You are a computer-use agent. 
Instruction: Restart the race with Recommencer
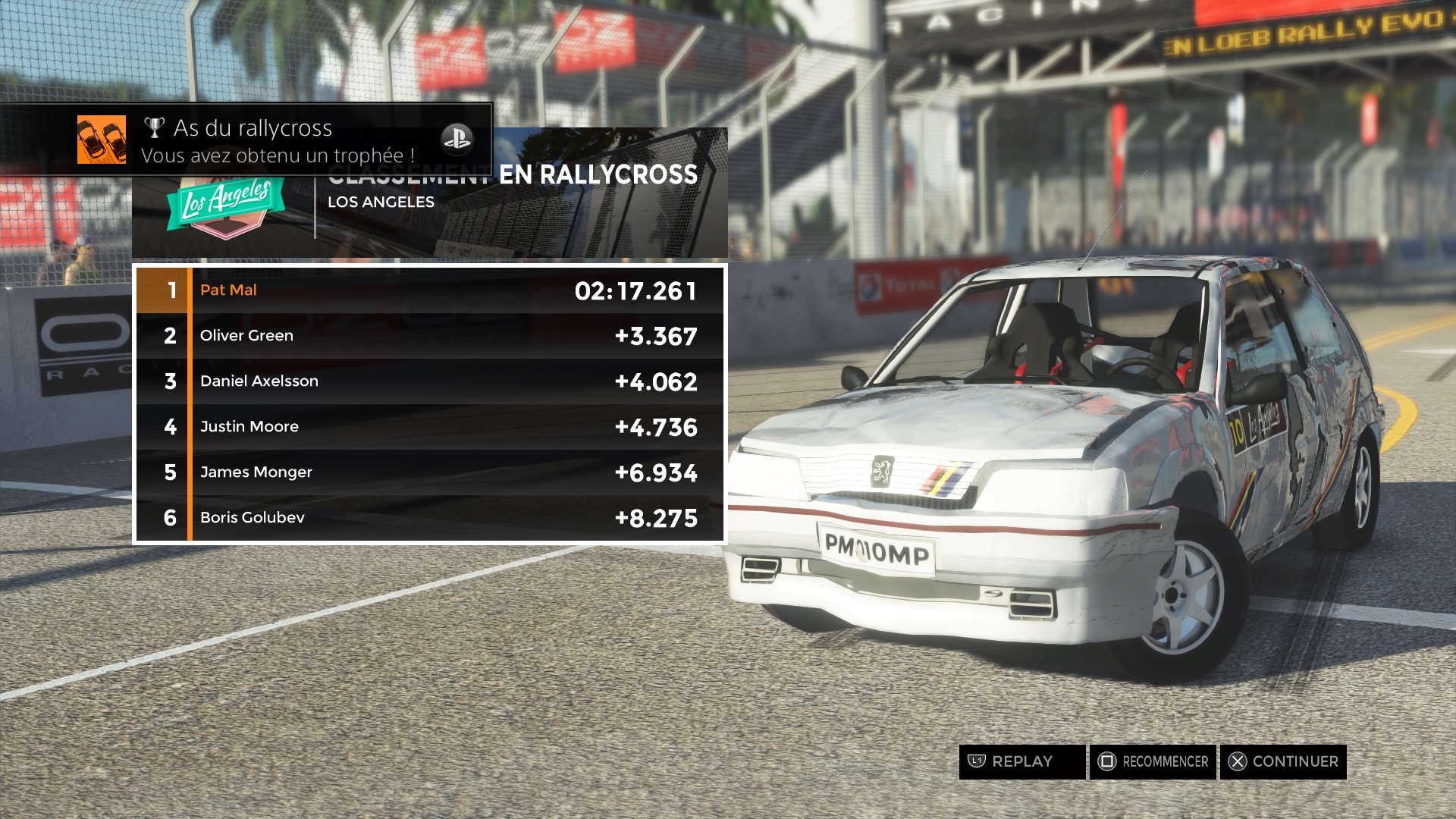click(x=1153, y=761)
